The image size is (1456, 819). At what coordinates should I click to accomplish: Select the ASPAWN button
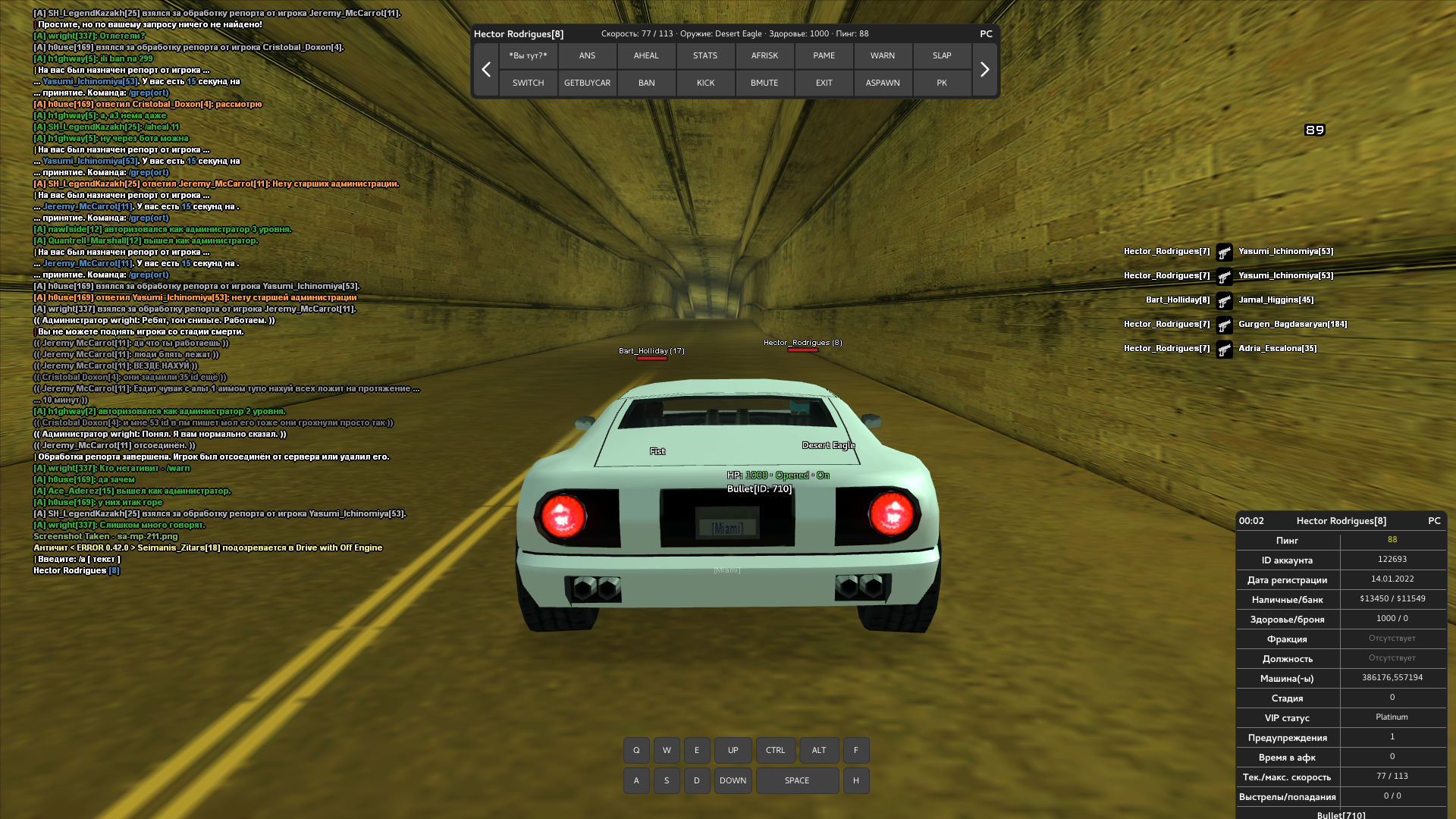point(883,83)
